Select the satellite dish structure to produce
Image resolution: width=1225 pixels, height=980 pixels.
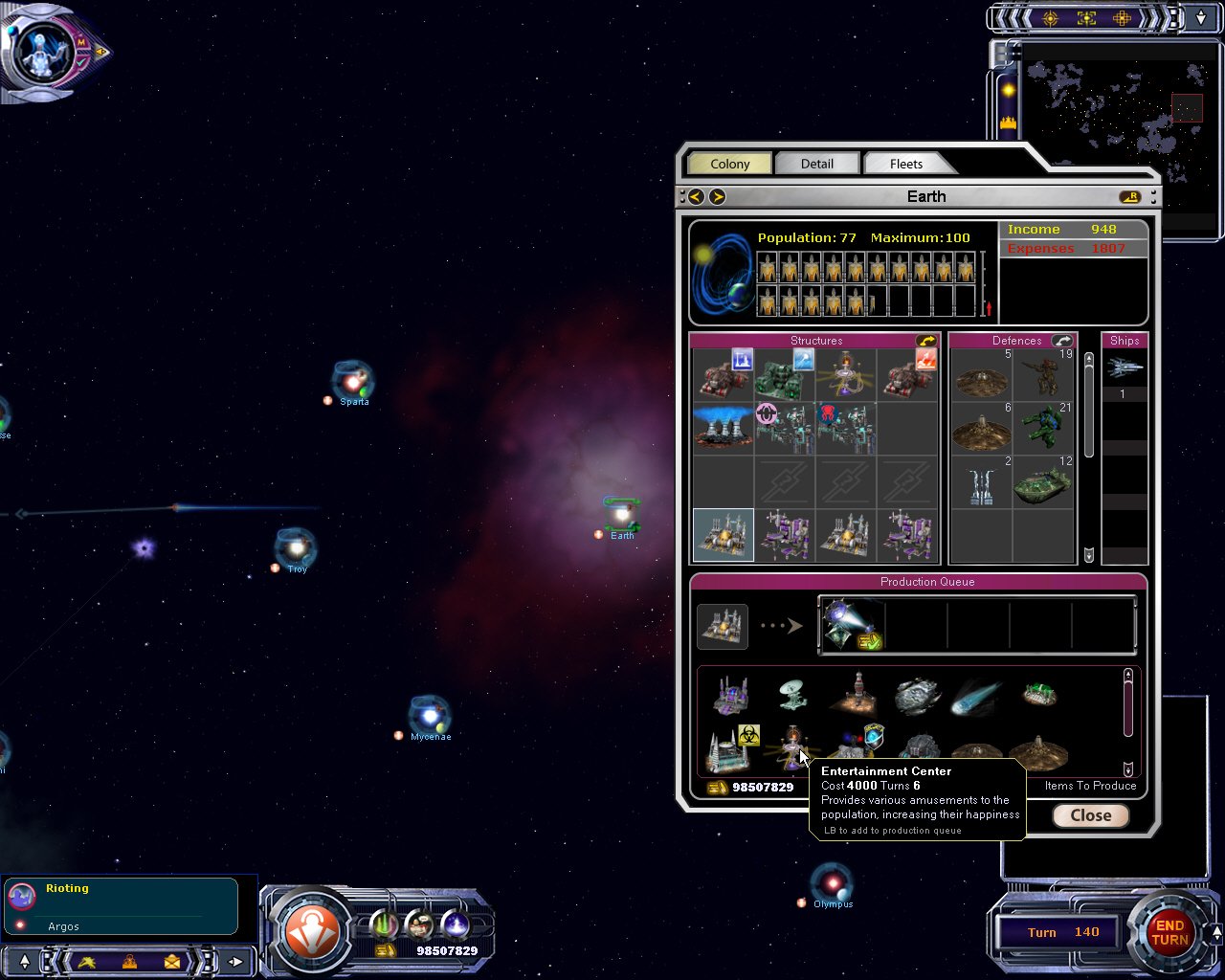pos(792,695)
